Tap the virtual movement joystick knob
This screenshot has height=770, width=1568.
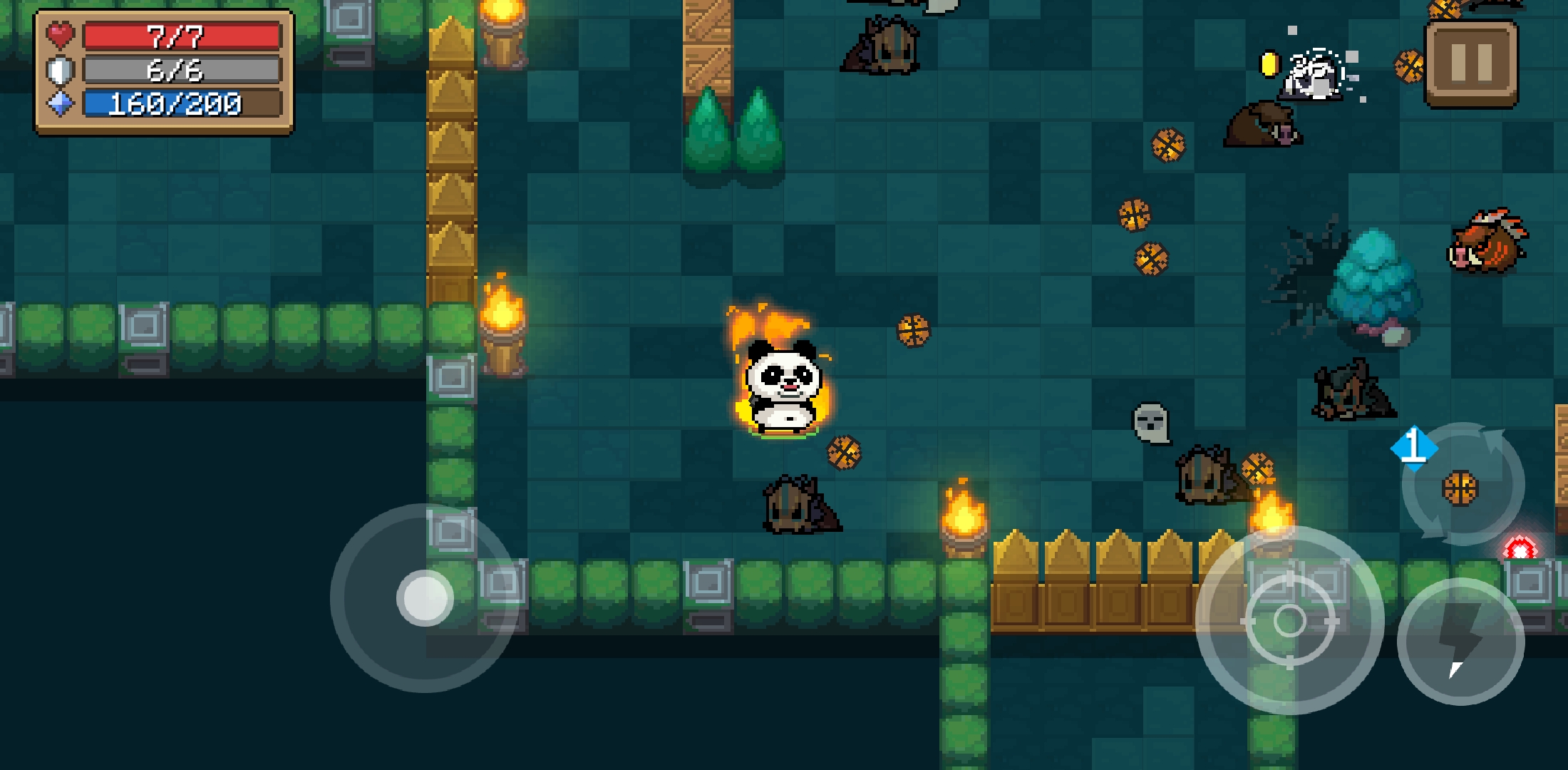coord(425,598)
